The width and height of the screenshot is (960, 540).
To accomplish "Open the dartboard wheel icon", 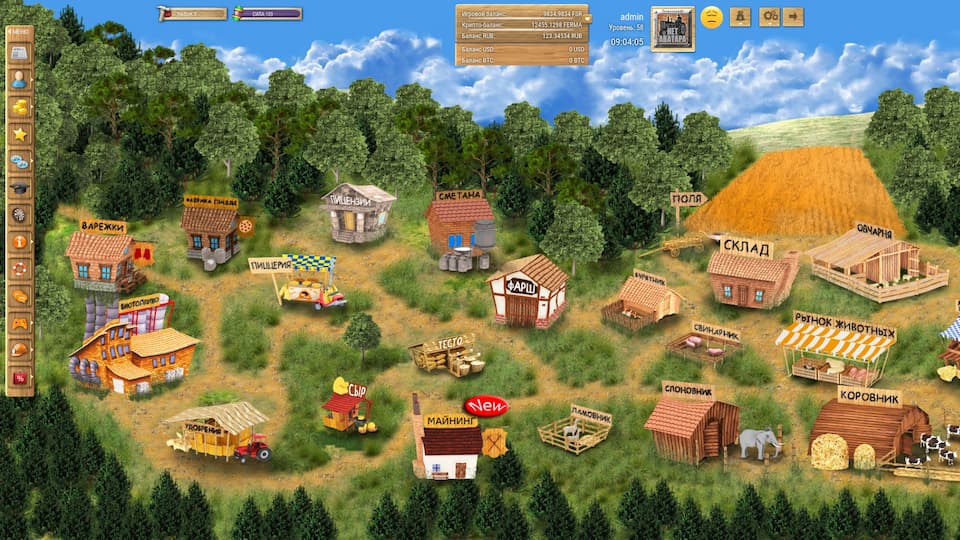I will point(19,215).
